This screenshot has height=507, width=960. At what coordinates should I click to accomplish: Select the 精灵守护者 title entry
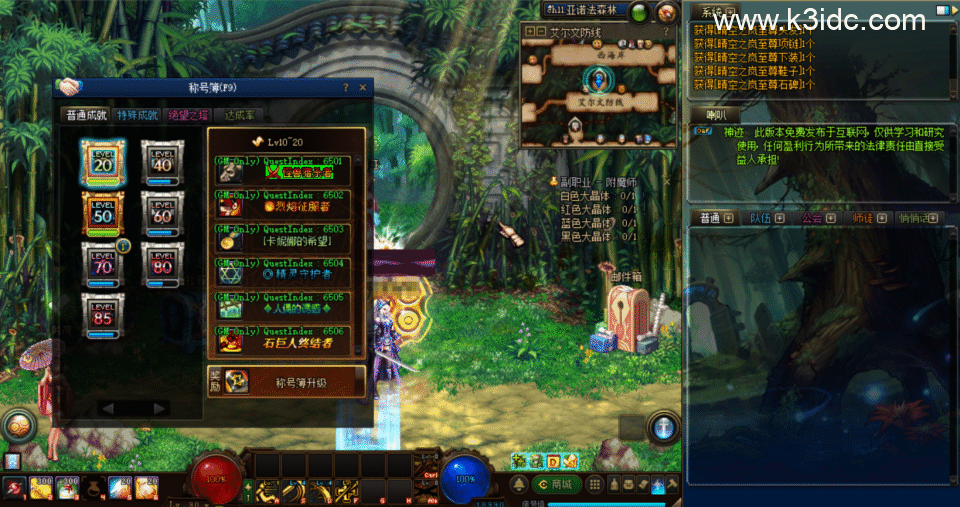tap(286, 272)
